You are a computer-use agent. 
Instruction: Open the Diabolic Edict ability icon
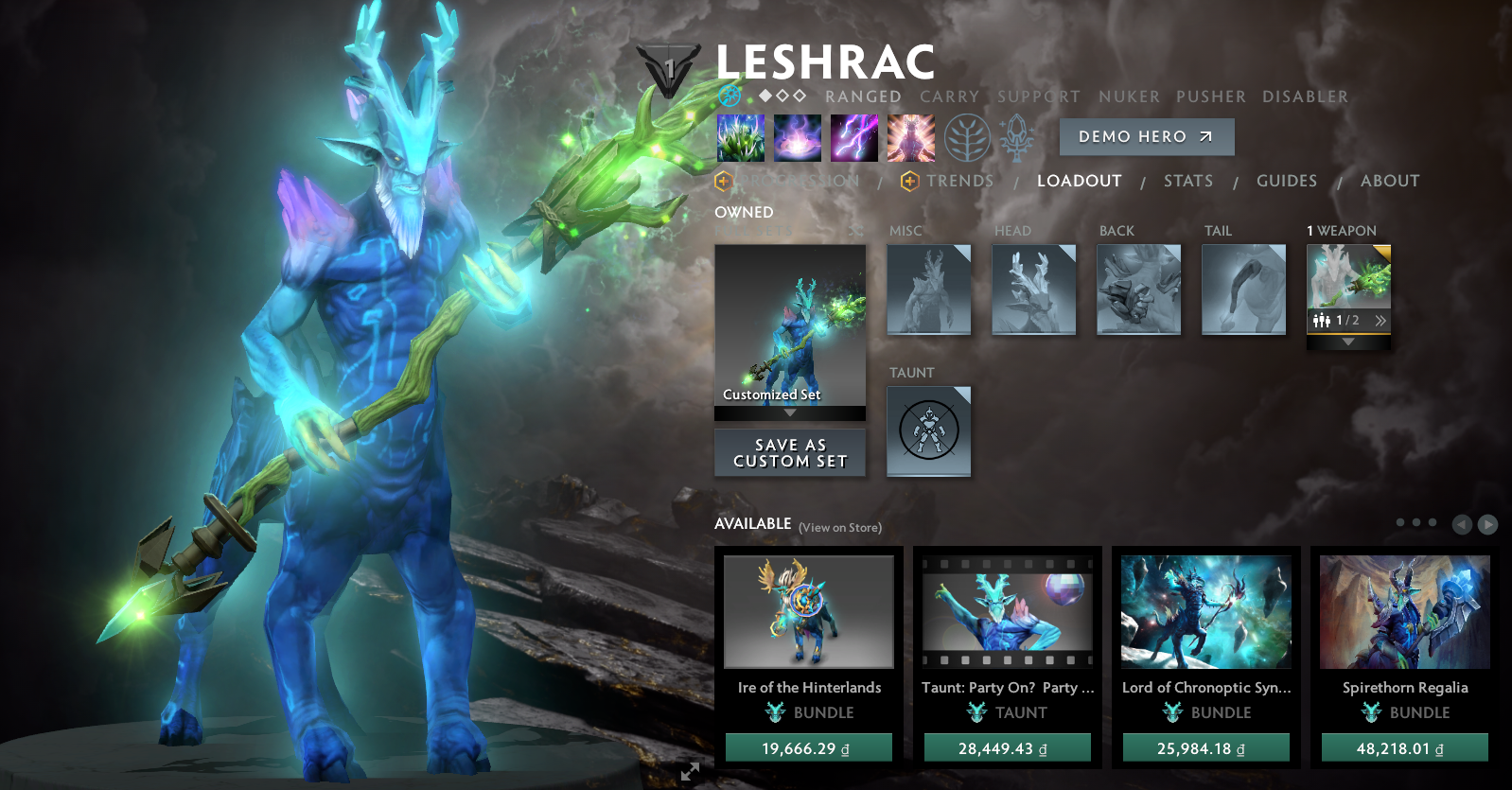click(798, 136)
